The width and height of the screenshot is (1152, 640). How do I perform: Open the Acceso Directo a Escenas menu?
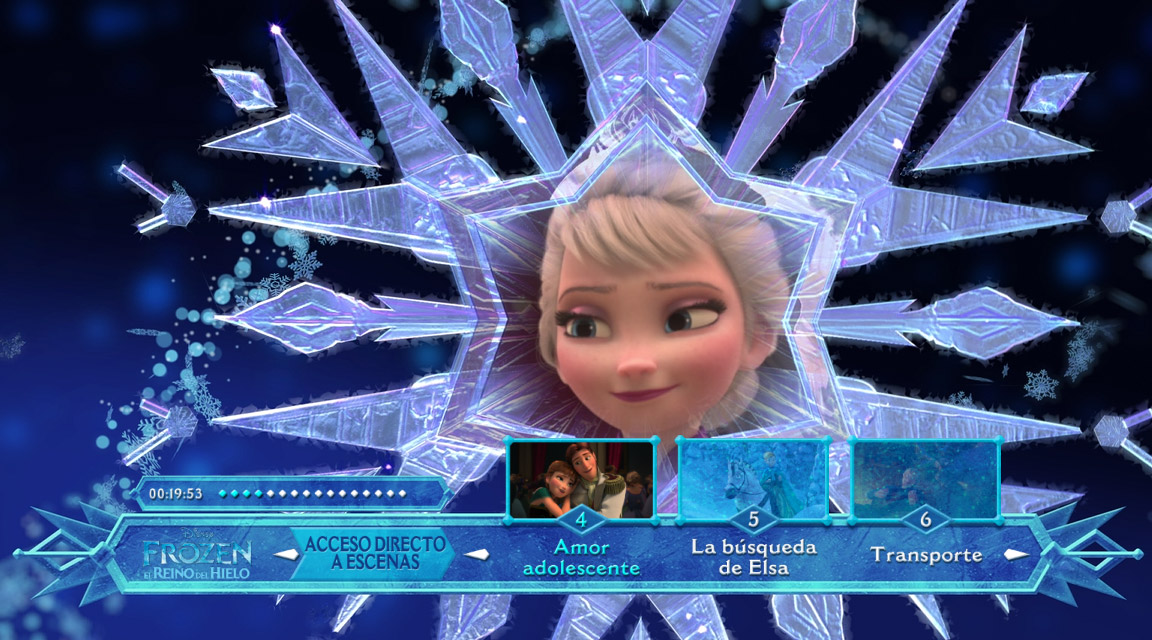click(x=374, y=554)
